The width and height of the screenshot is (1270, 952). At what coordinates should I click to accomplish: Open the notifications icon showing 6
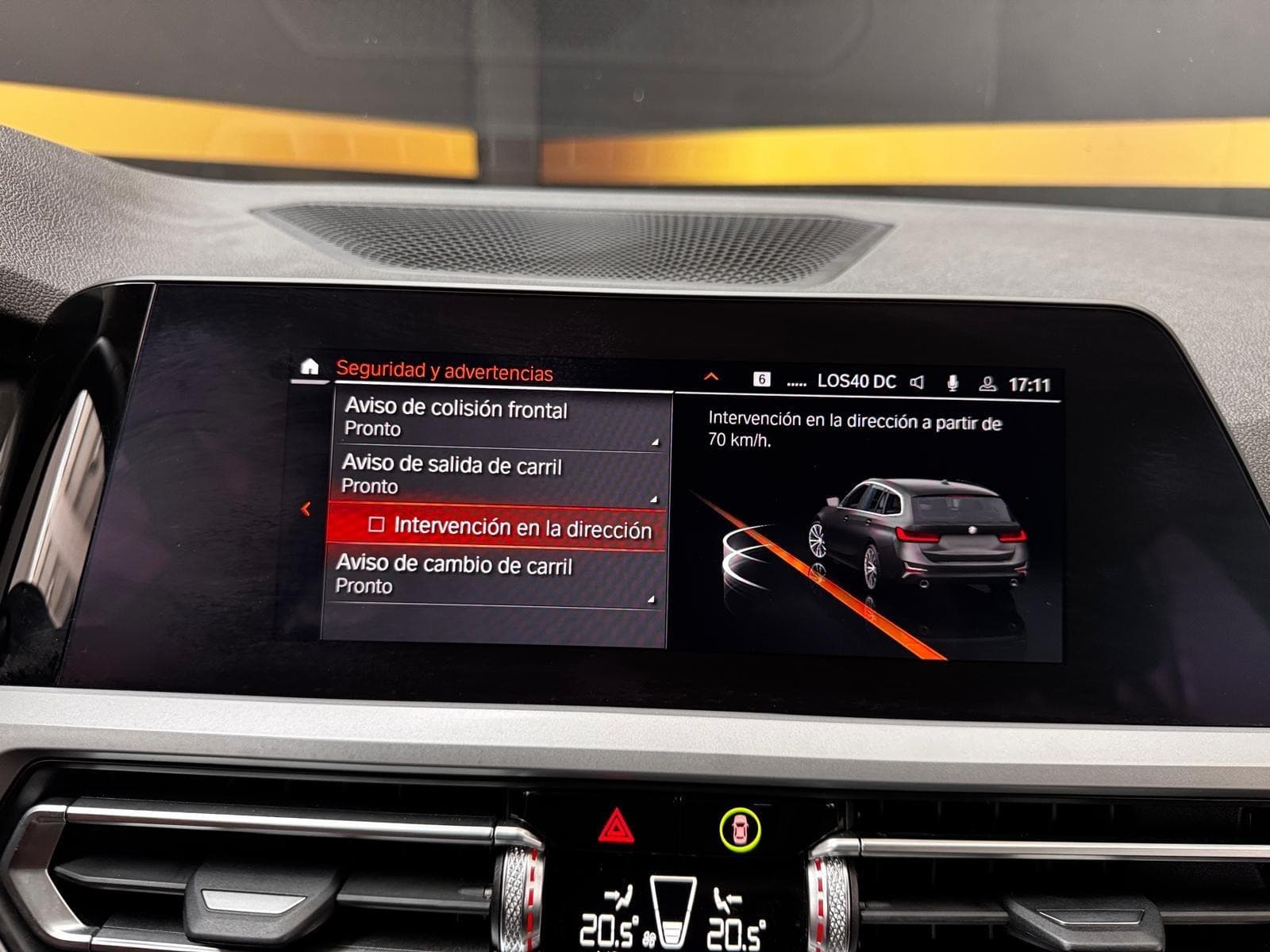pyautogui.click(x=761, y=379)
